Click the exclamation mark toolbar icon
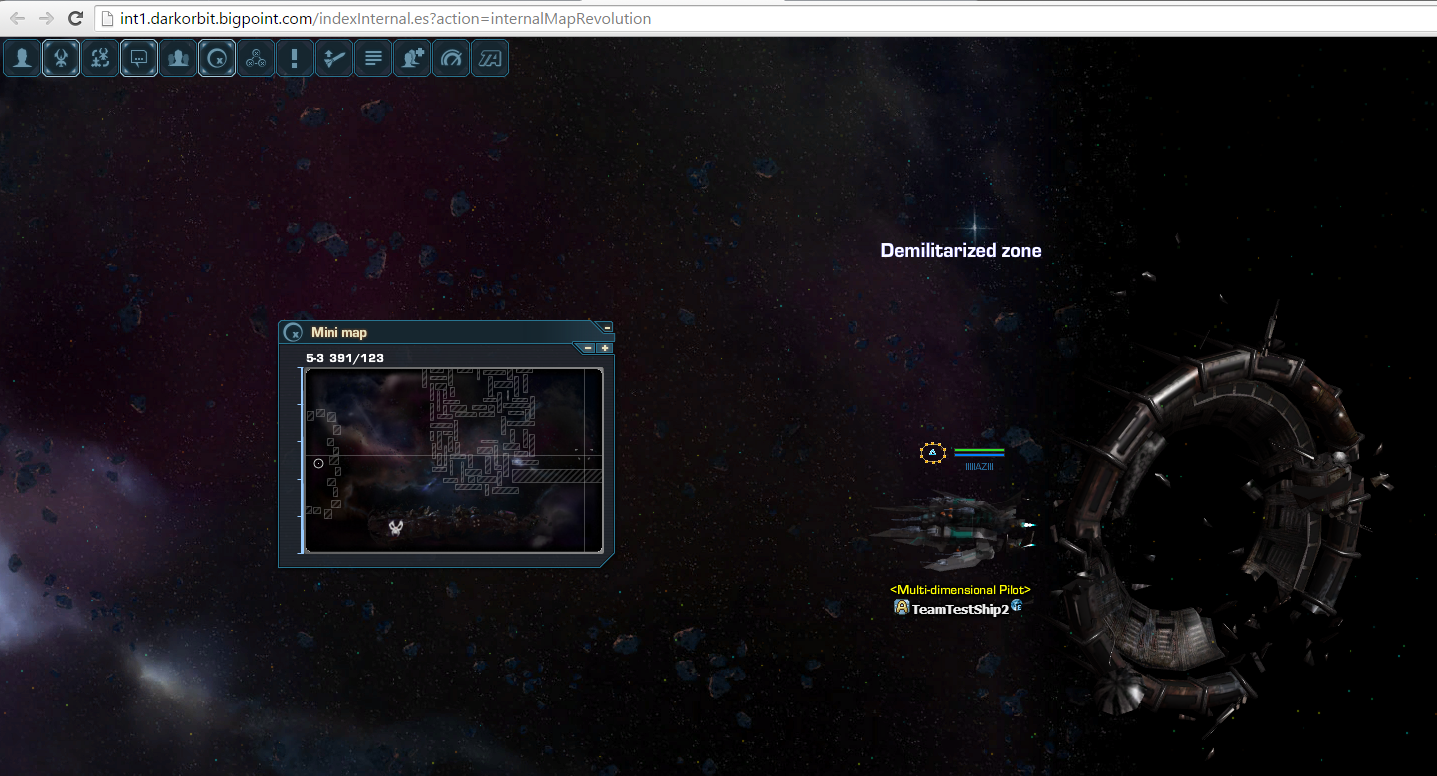 tap(294, 58)
